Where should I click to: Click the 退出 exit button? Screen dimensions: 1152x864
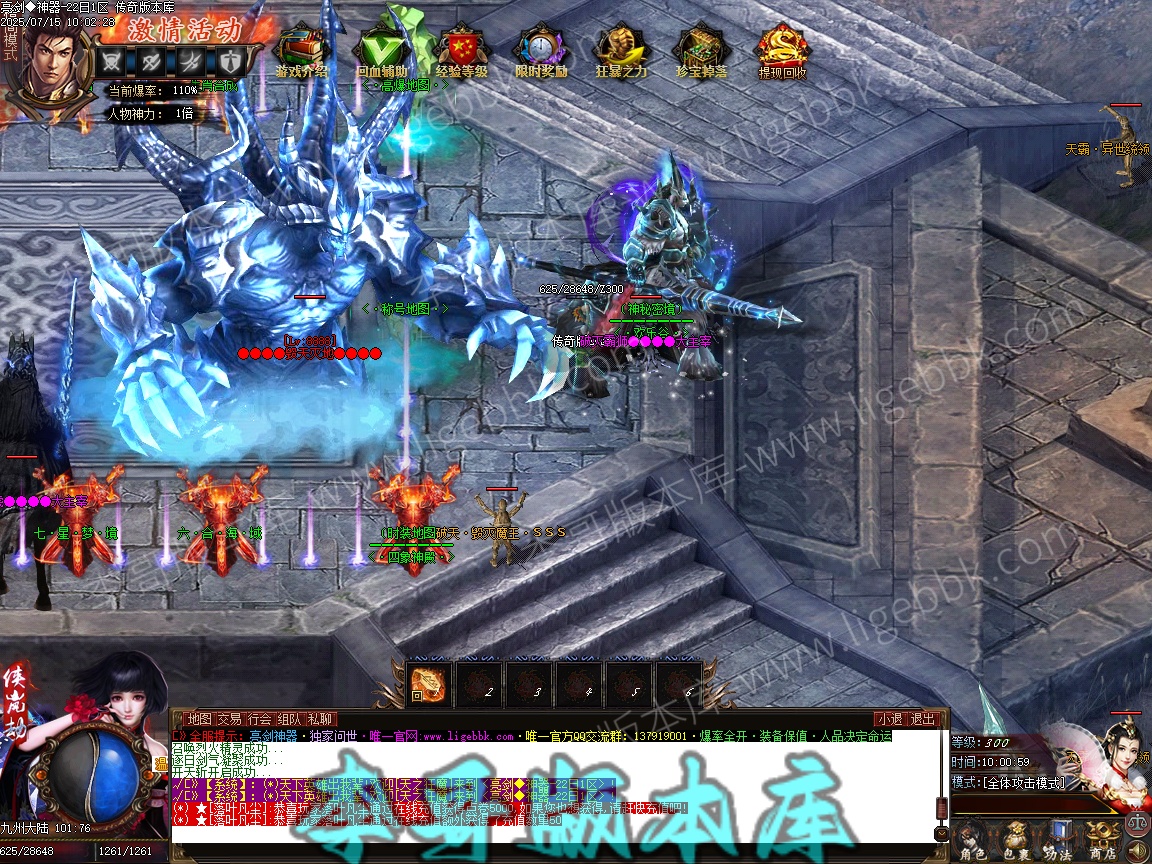pyautogui.click(x=922, y=719)
